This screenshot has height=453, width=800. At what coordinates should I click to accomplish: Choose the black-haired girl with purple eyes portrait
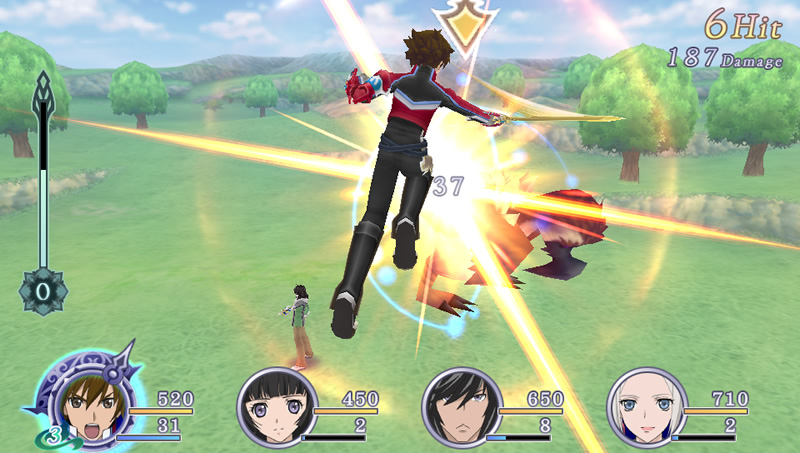coord(276,408)
